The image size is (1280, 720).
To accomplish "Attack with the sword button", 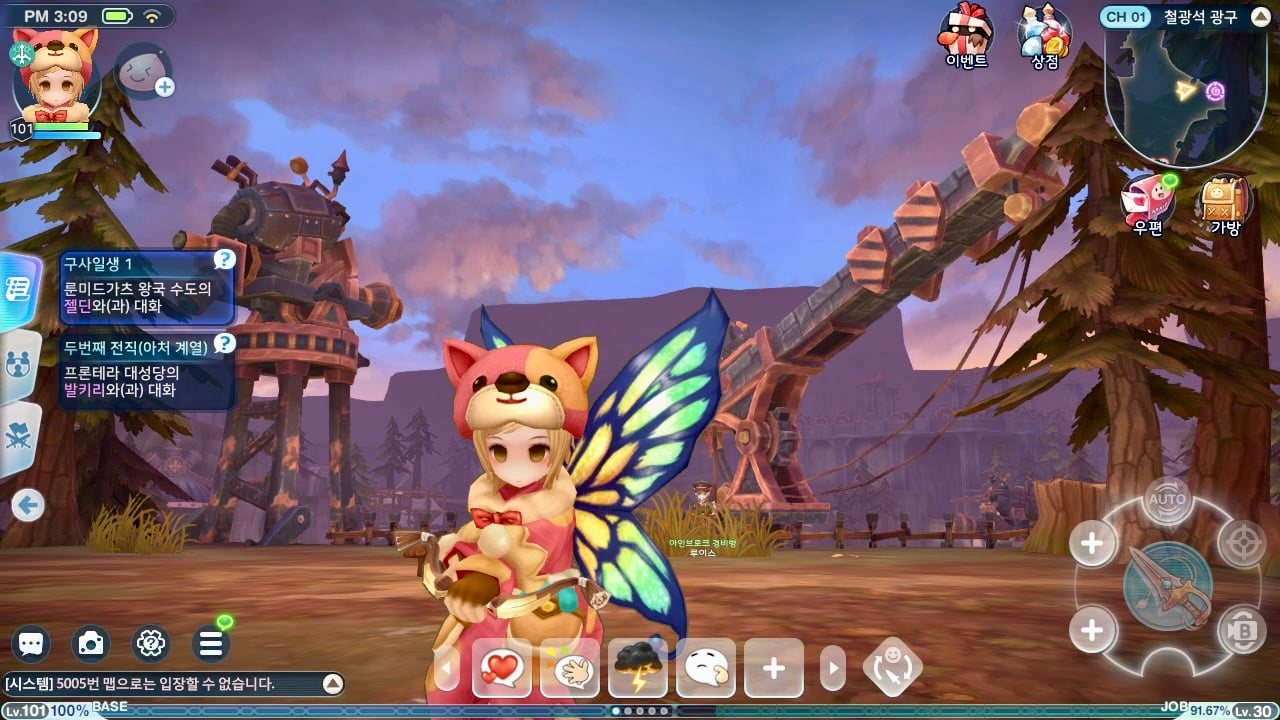I will point(1167,586).
